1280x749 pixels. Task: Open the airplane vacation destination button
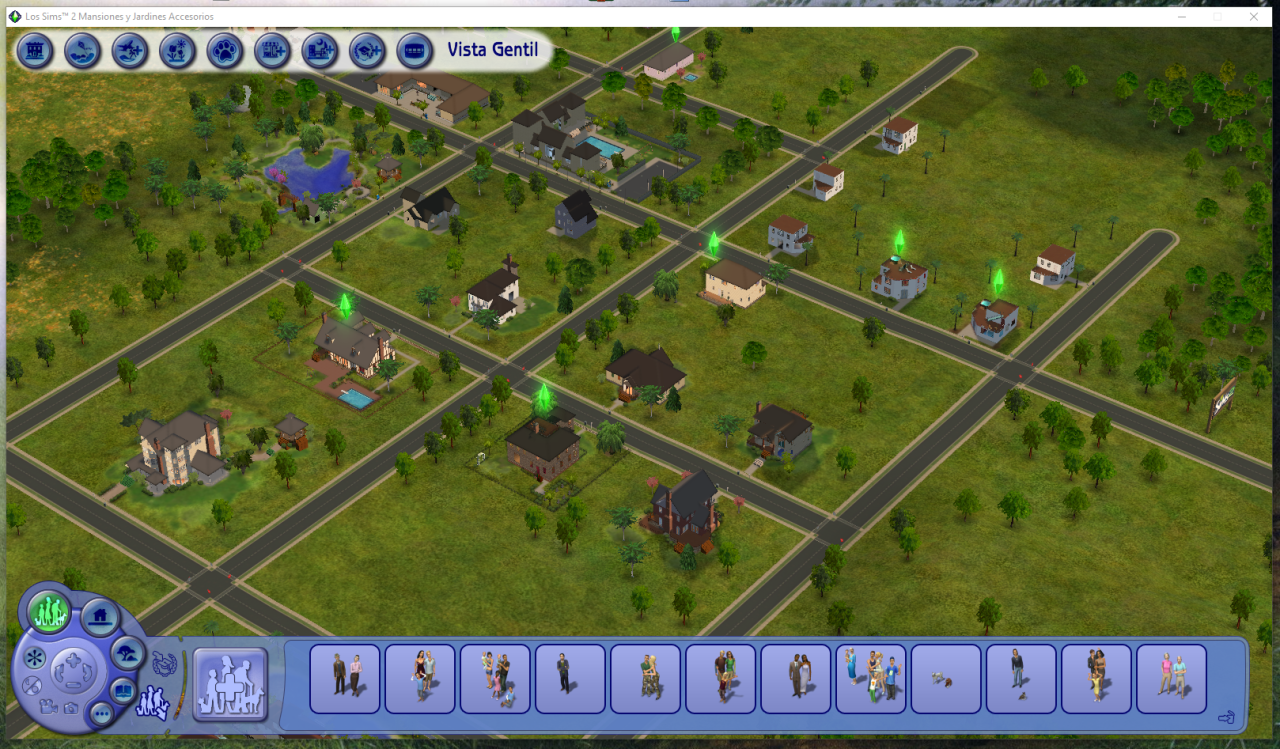[130, 50]
